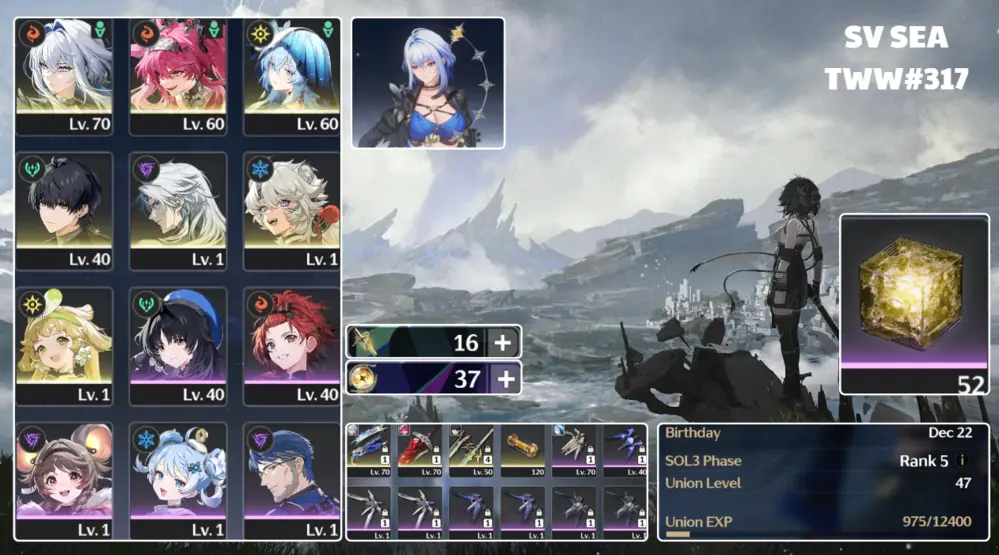Pick the brown-haired girl with round ears
The image size is (999, 555).
64,481
